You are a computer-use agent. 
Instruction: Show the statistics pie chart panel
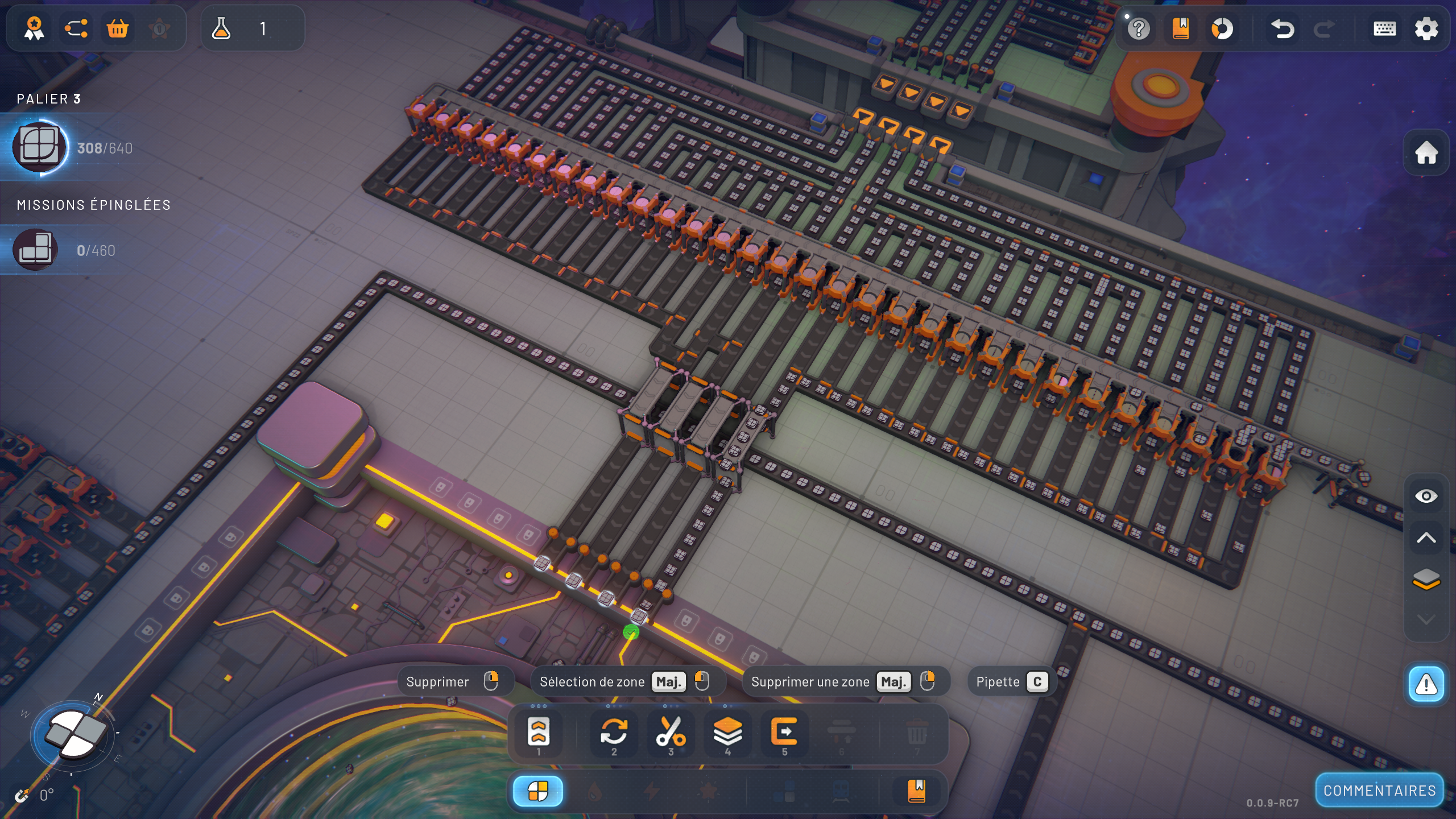tap(1222, 28)
